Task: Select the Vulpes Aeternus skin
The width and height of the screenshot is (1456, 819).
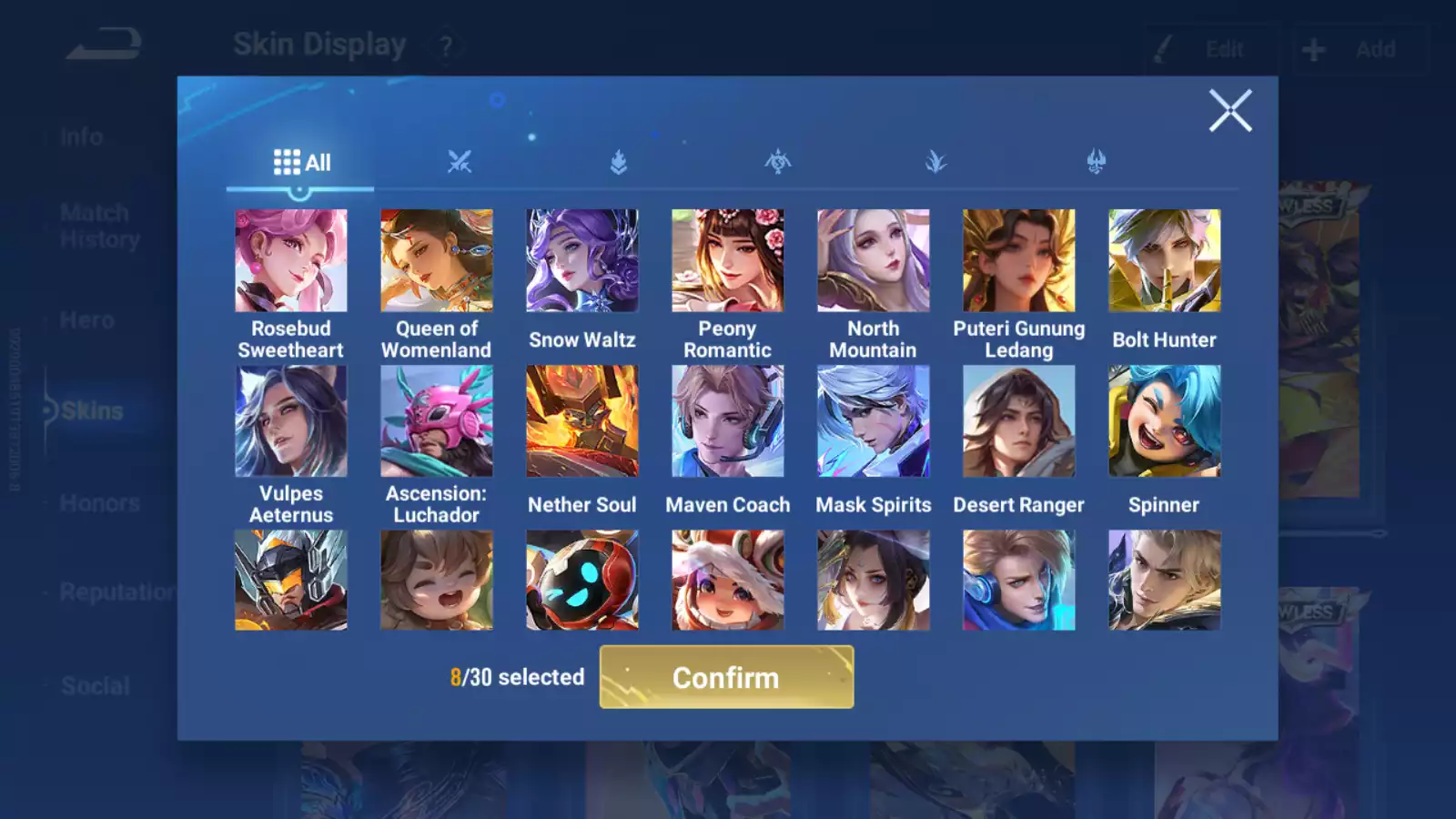Action: (x=290, y=421)
